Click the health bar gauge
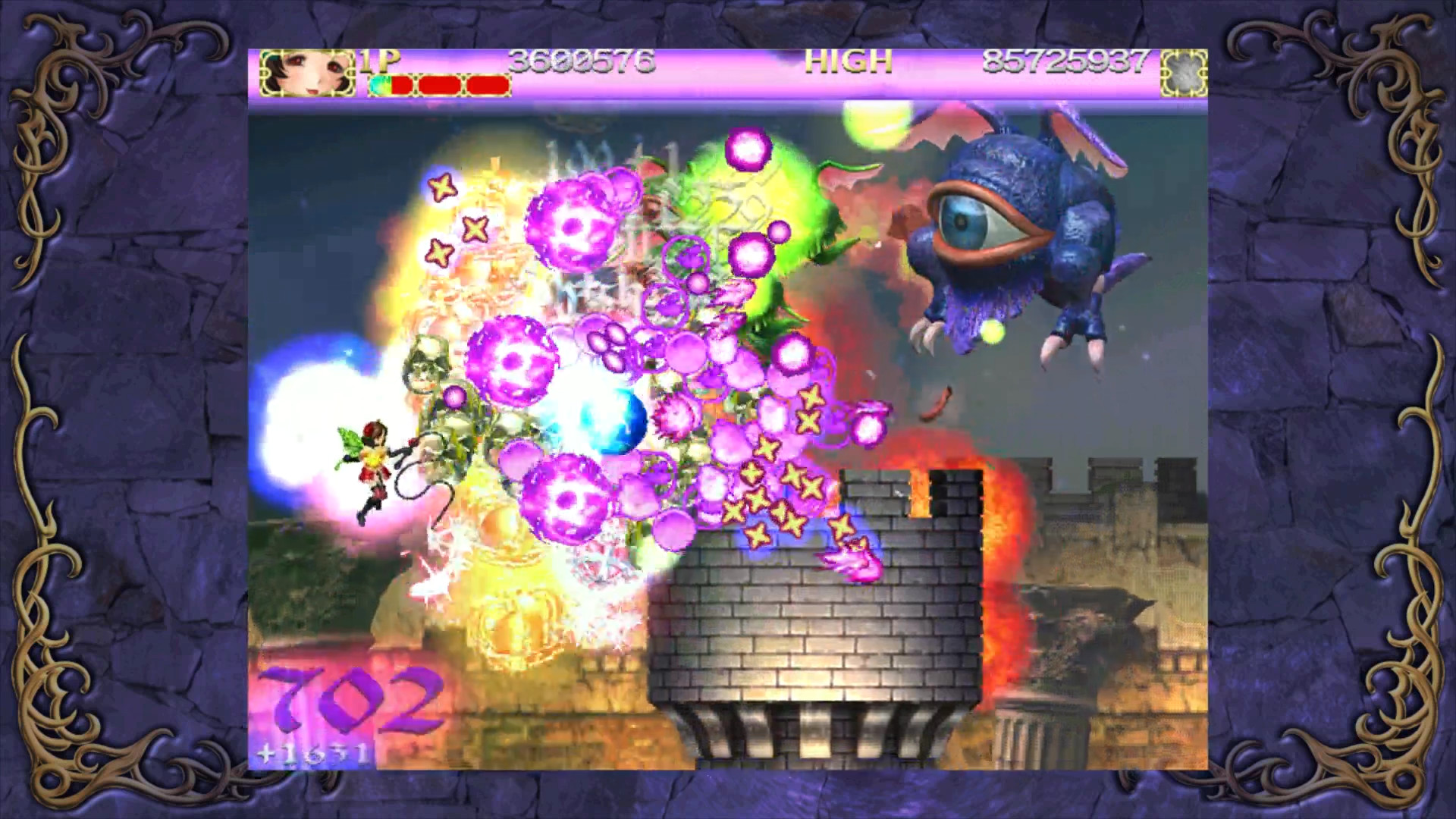 440,85
